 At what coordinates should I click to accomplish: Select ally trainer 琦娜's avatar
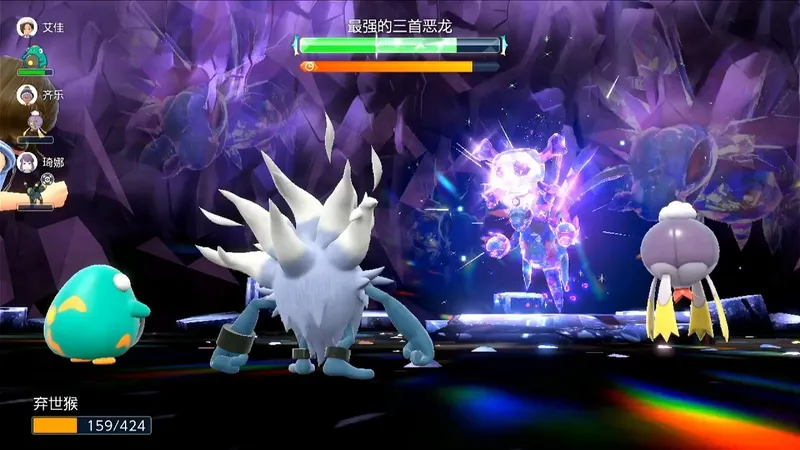pyautogui.click(x=27, y=161)
